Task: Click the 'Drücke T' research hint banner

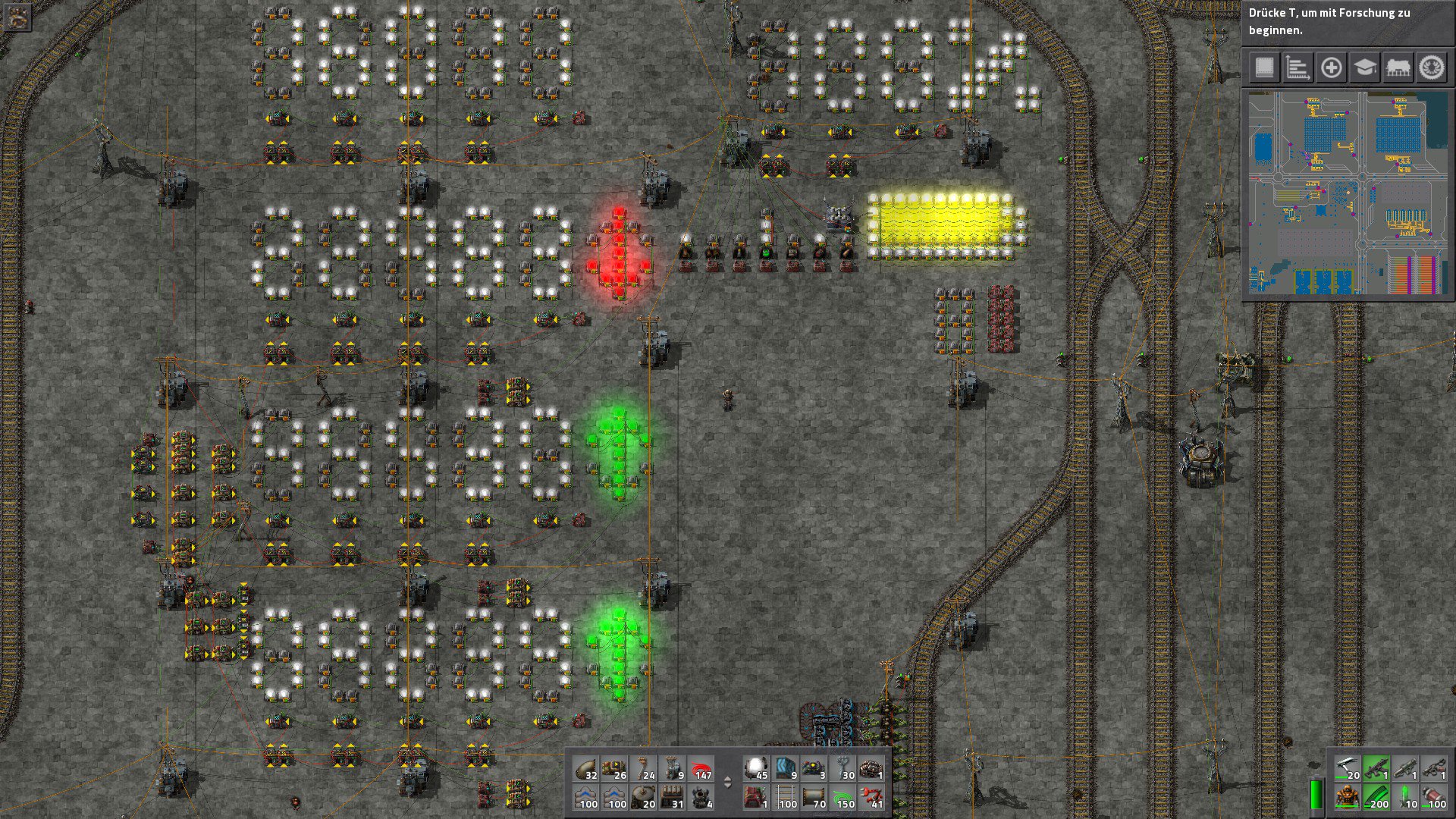Action: (1350, 23)
